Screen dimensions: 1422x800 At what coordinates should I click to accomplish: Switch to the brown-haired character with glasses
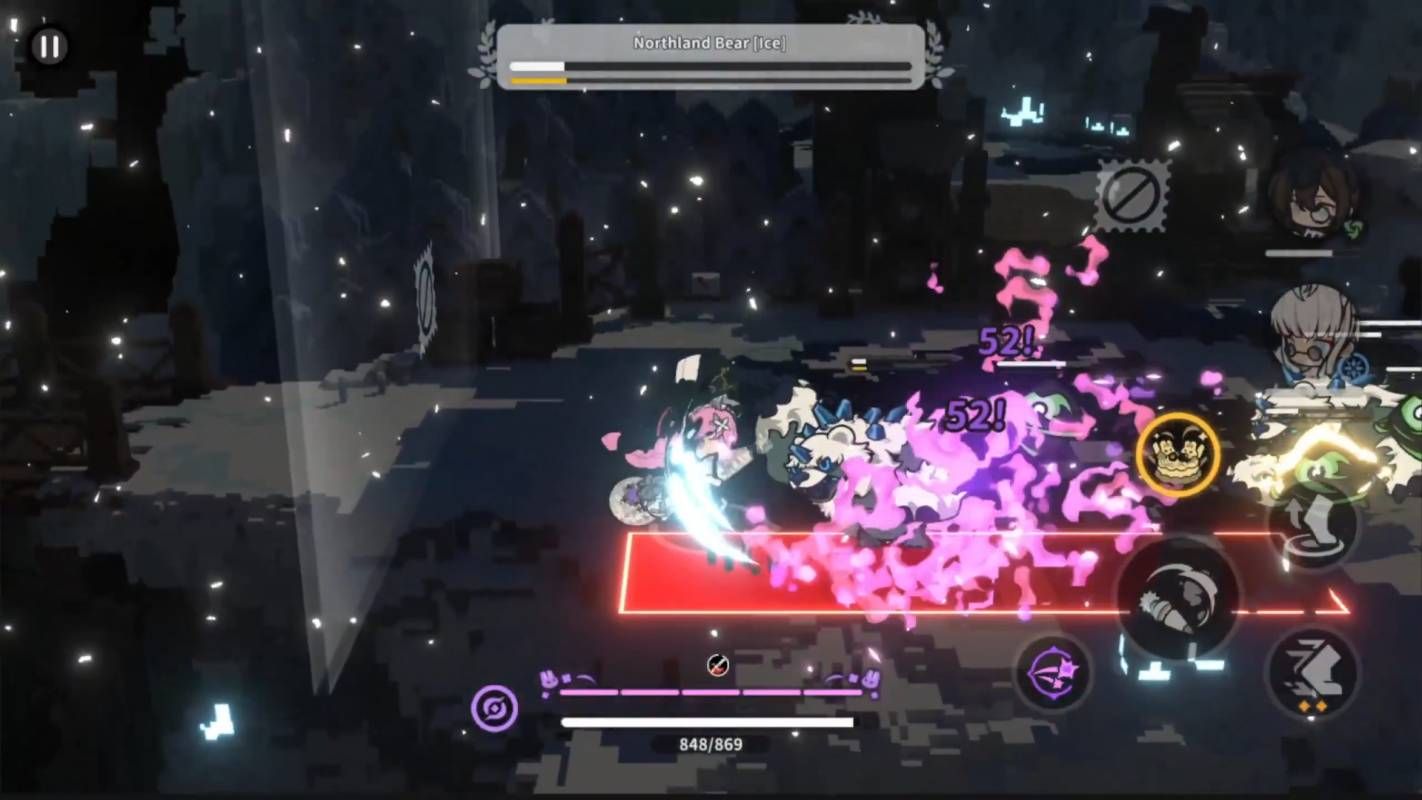[1313, 195]
